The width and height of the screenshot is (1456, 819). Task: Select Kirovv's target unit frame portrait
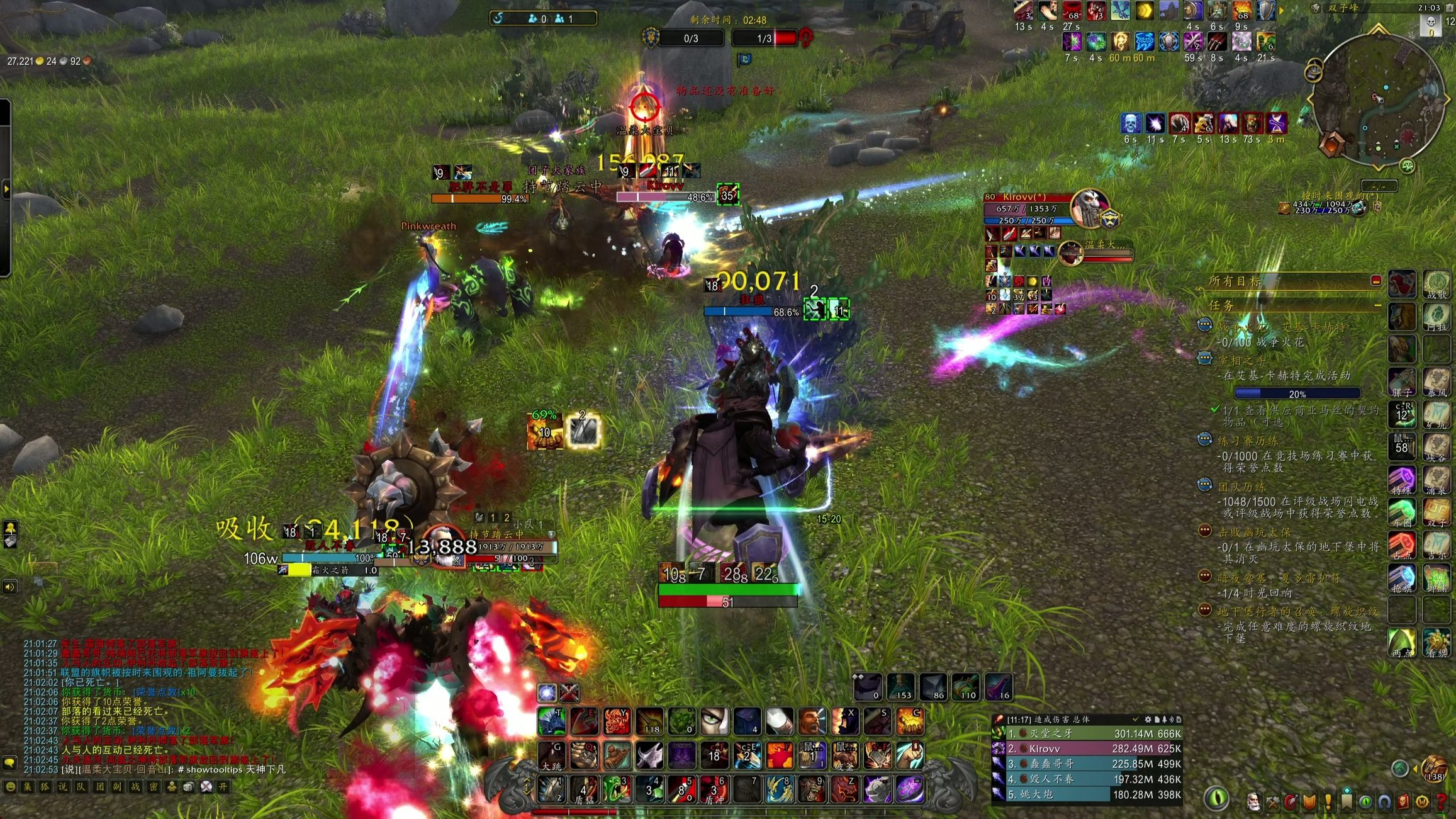click(x=1090, y=208)
